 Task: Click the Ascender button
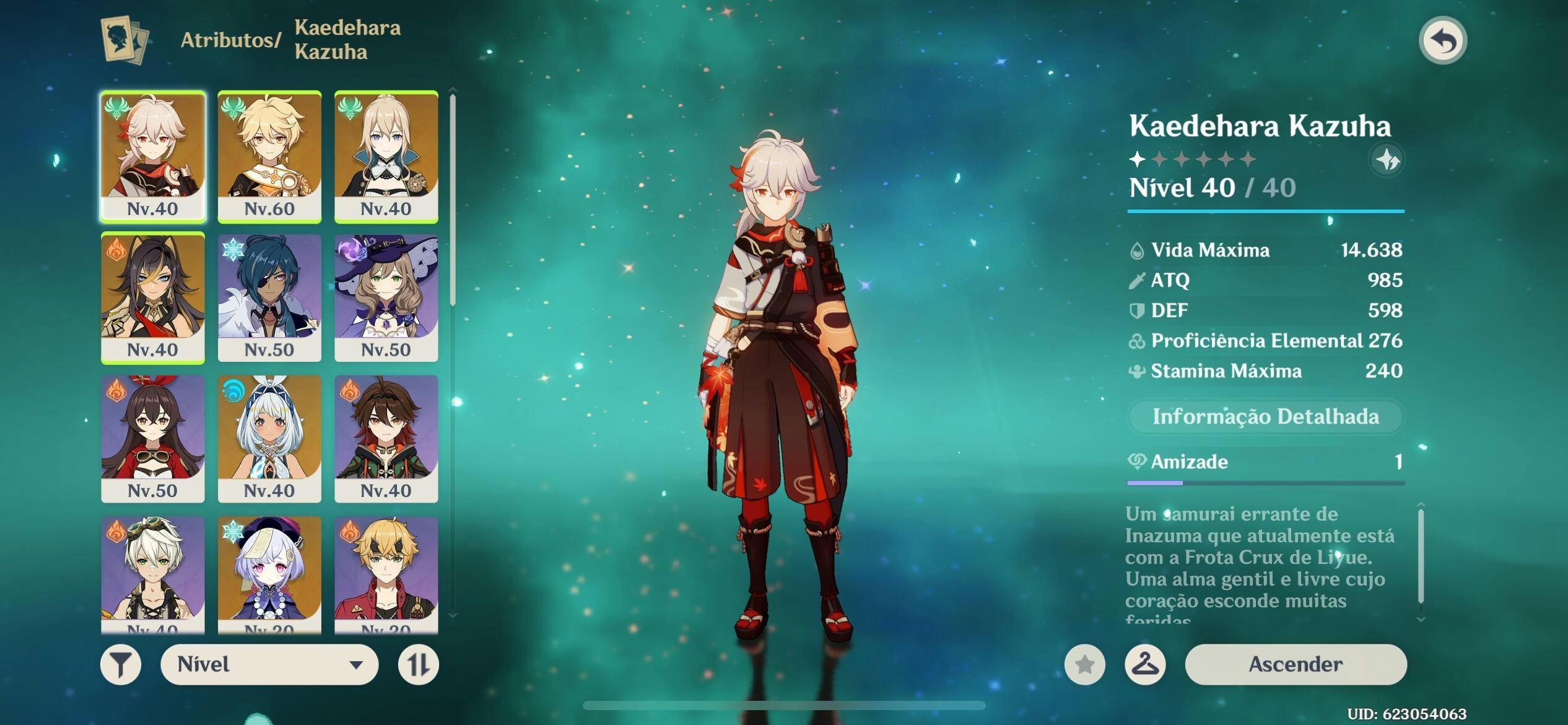(x=1295, y=664)
